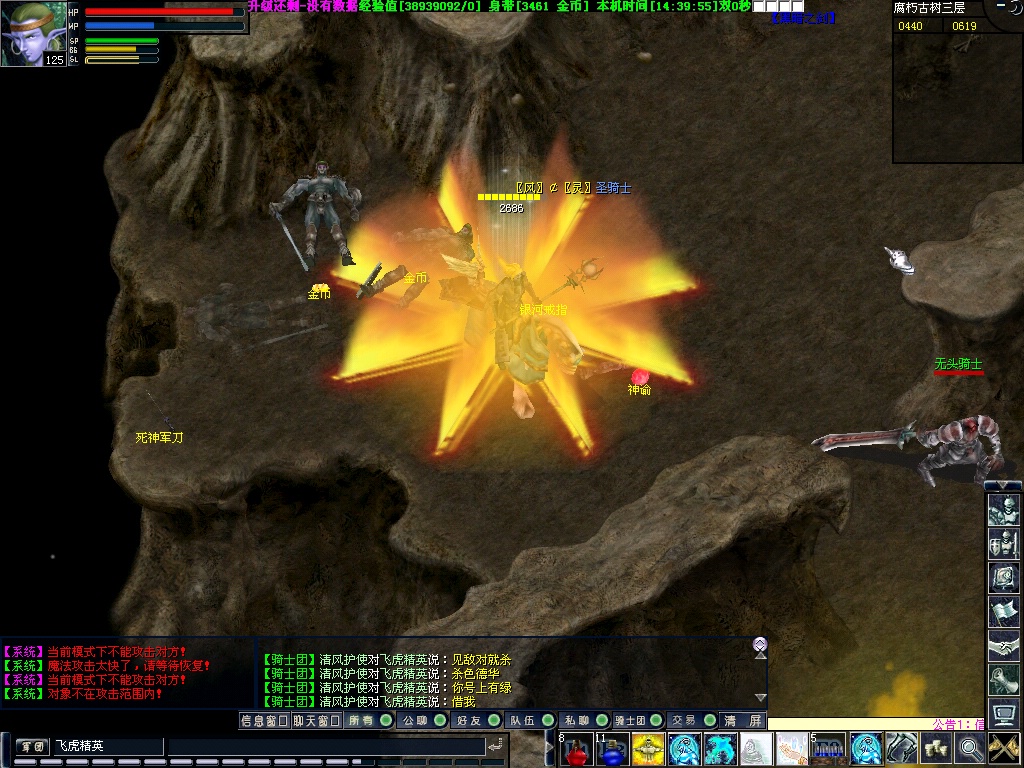Click the elf character portrait
Image resolution: width=1024 pixels, height=768 pixels.
(x=33, y=33)
